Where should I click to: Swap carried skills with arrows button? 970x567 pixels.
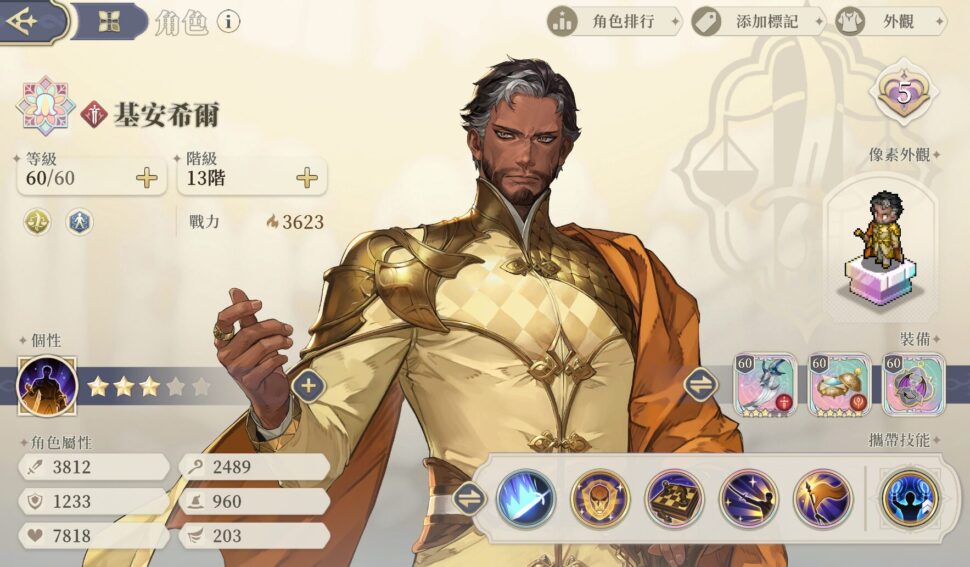pos(469,498)
